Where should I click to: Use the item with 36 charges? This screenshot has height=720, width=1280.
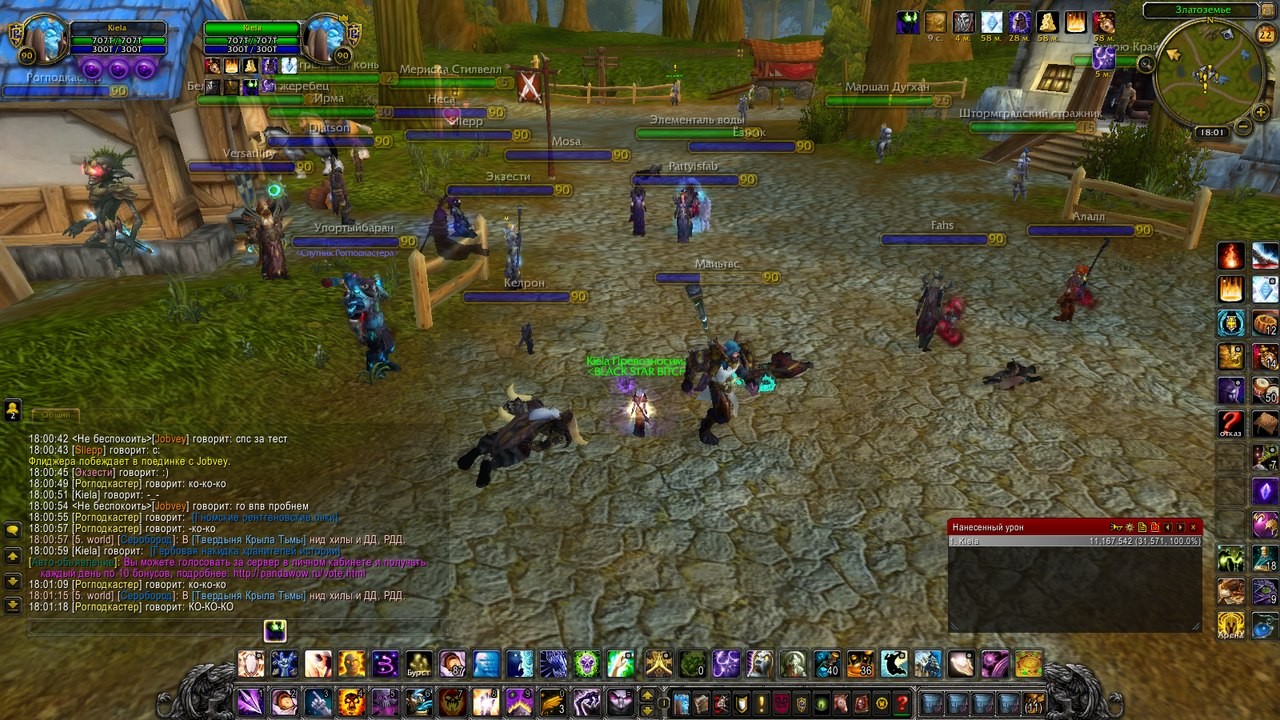[x=860, y=664]
